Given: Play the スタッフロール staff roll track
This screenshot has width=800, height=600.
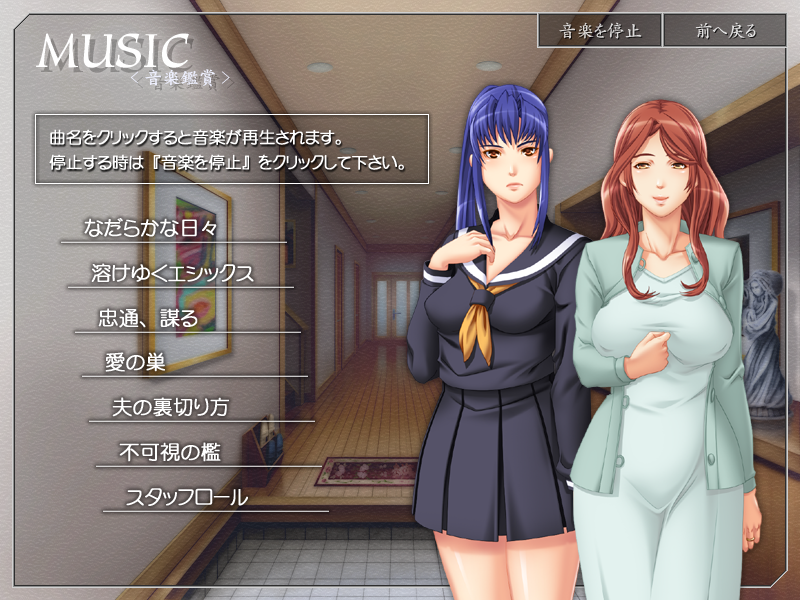Looking at the screenshot, I should [186, 497].
